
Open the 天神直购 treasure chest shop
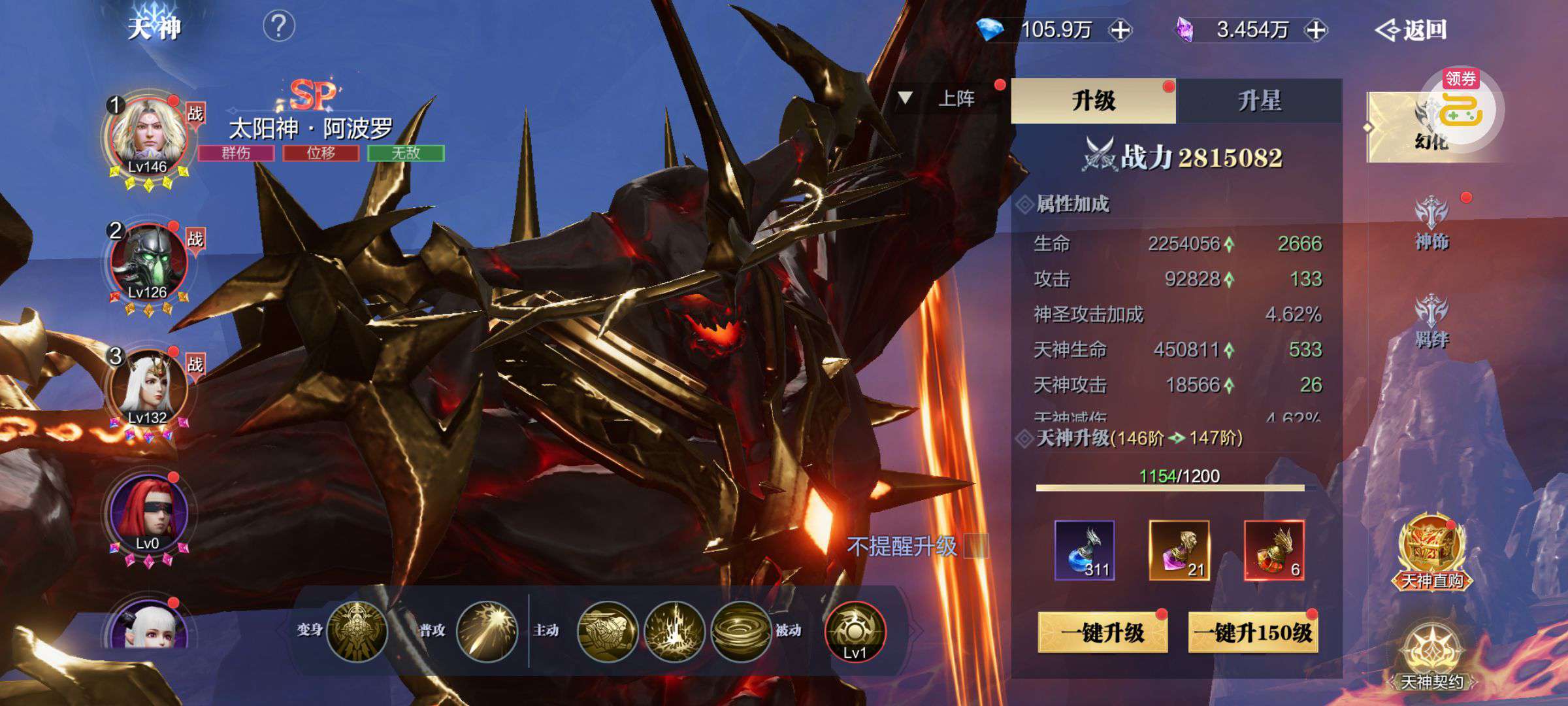[1432, 553]
